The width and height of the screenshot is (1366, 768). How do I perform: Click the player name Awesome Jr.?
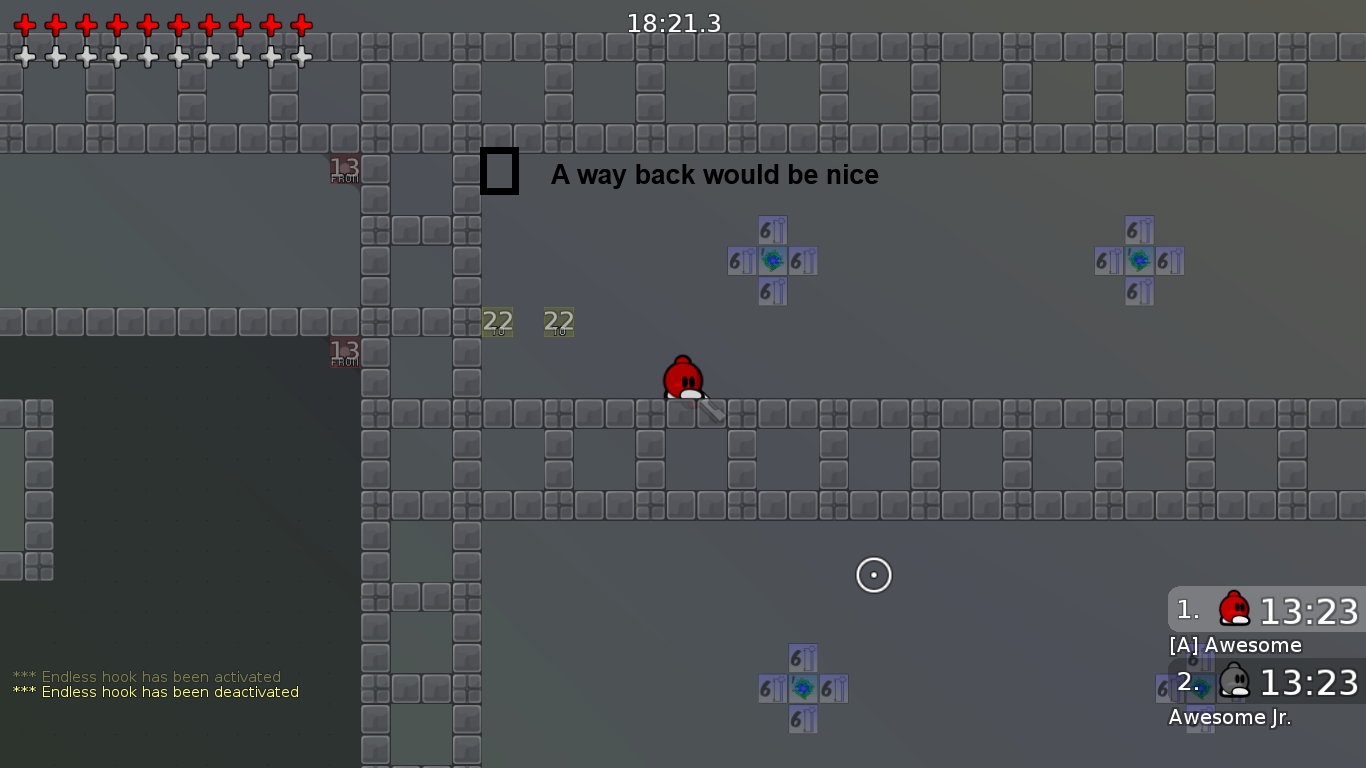tap(1230, 717)
